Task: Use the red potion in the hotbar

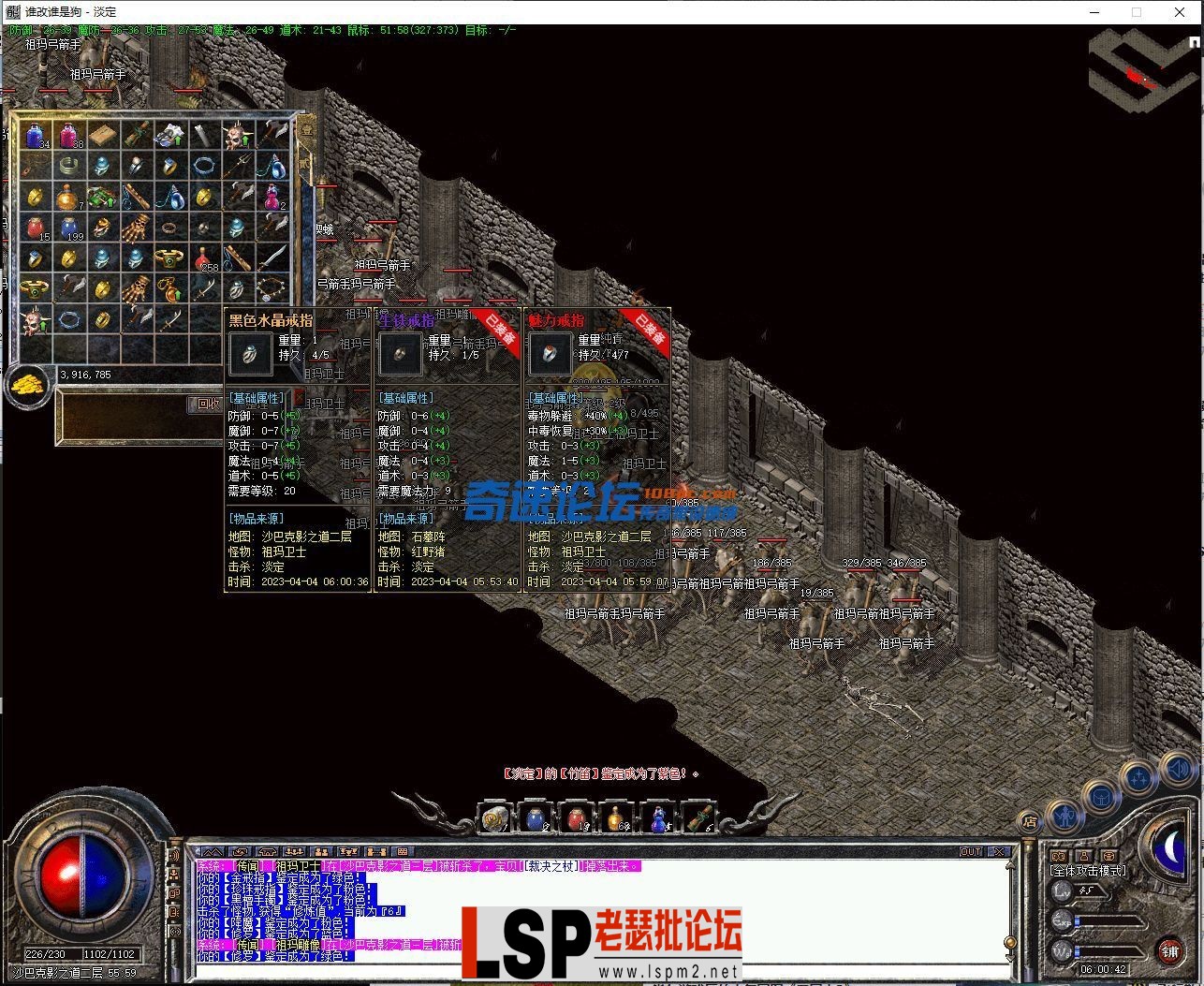Action: click(x=575, y=818)
